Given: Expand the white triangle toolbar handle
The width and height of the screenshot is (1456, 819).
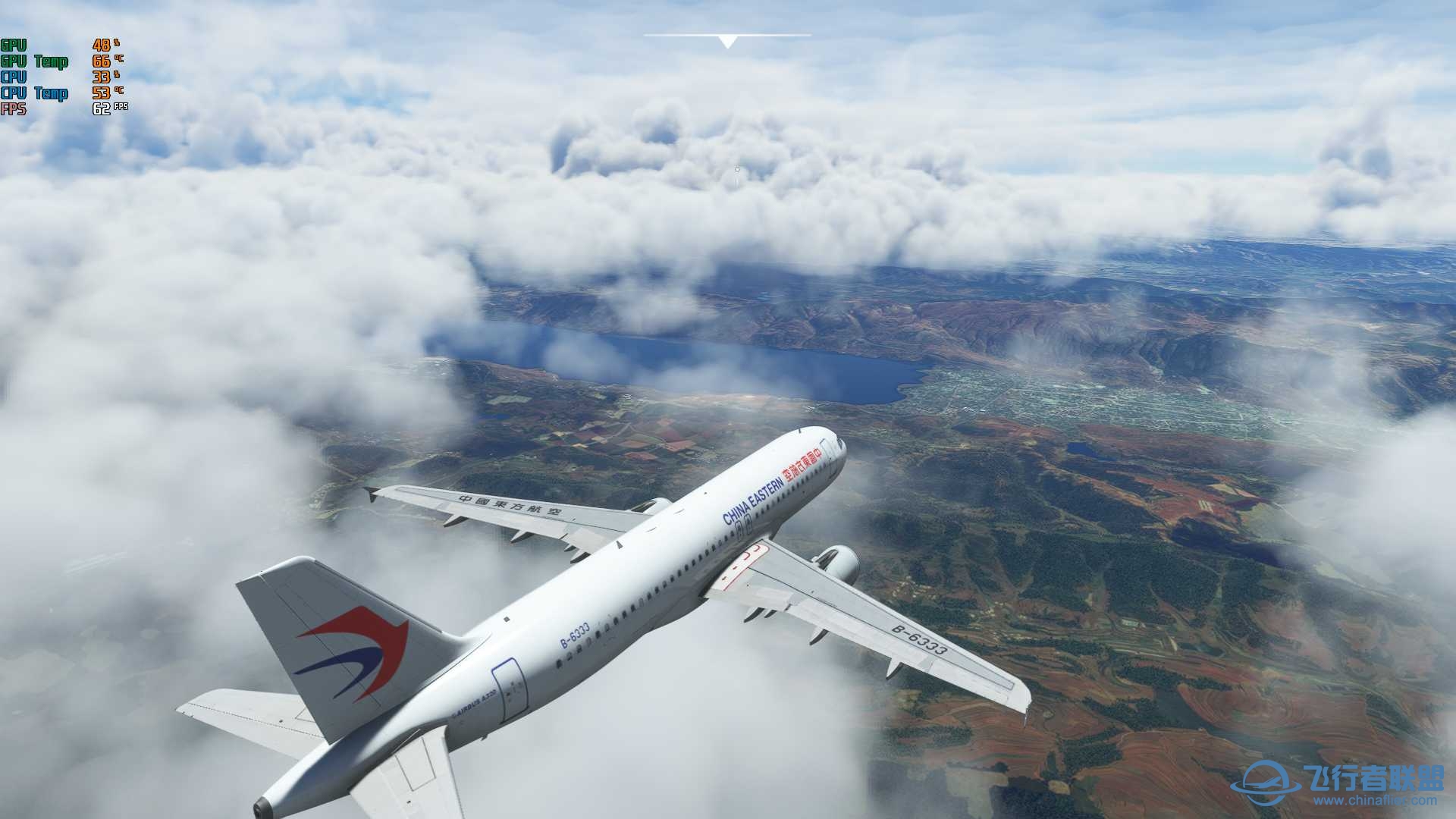Looking at the screenshot, I should click(727, 42).
